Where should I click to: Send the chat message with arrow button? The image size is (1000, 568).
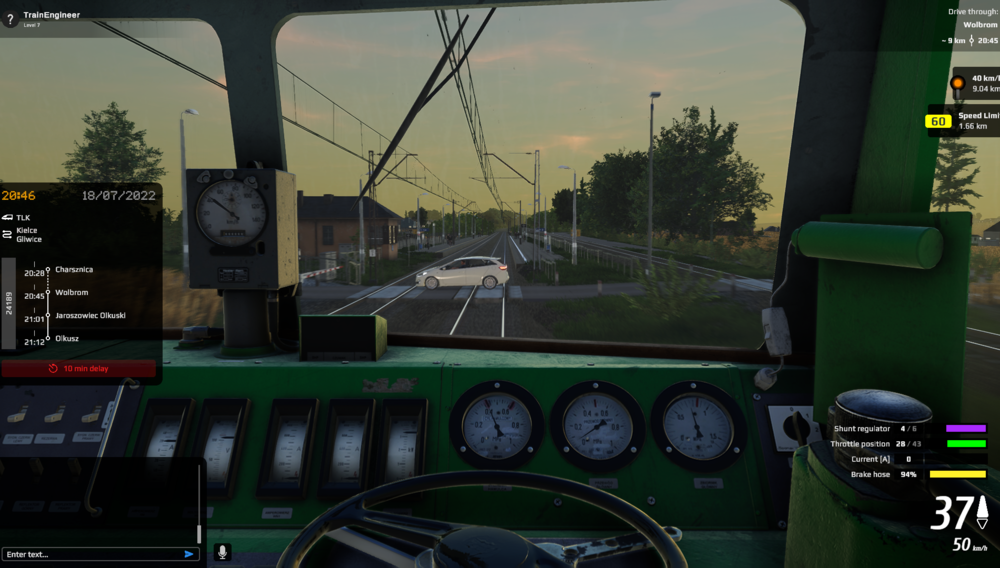(189, 554)
